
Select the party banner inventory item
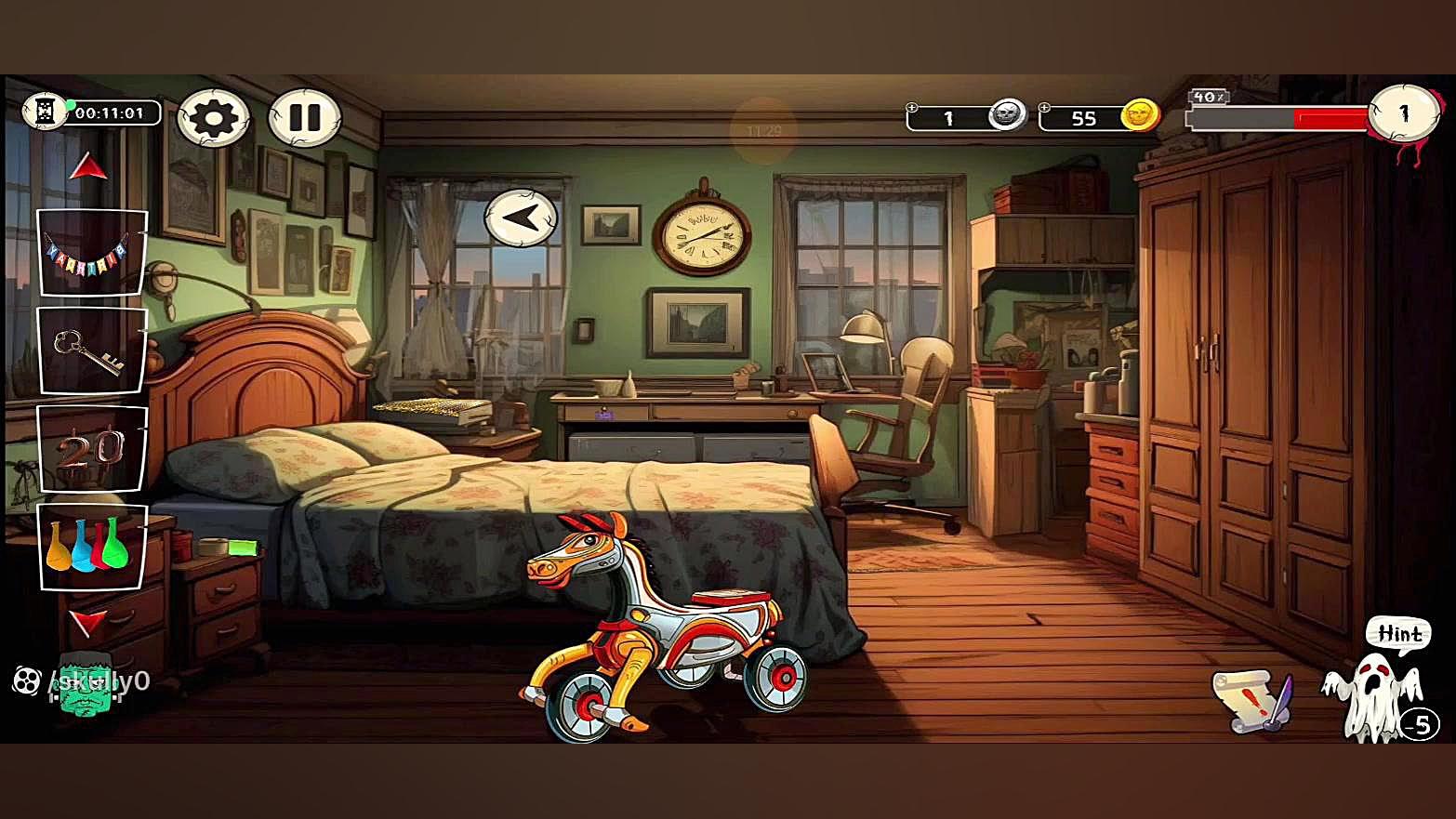click(91, 253)
